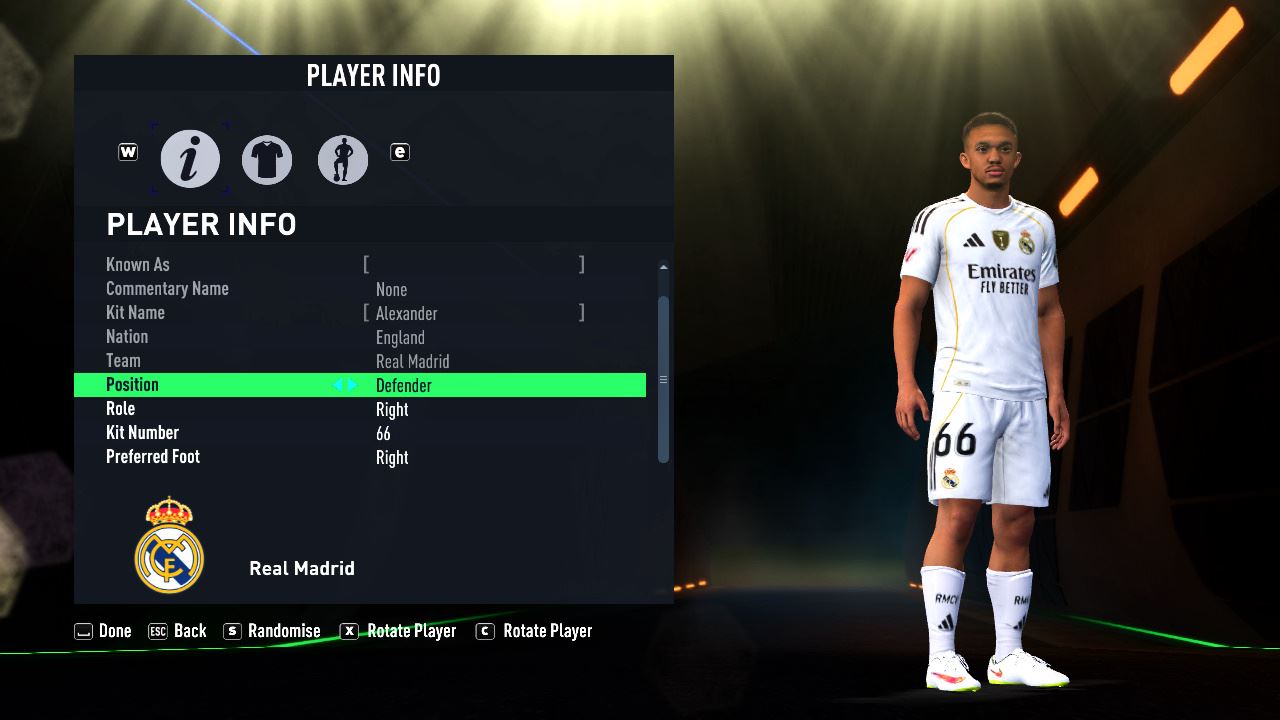Image resolution: width=1280 pixels, height=720 pixels.
Task: Go Back to the previous screen
Action: point(178,631)
